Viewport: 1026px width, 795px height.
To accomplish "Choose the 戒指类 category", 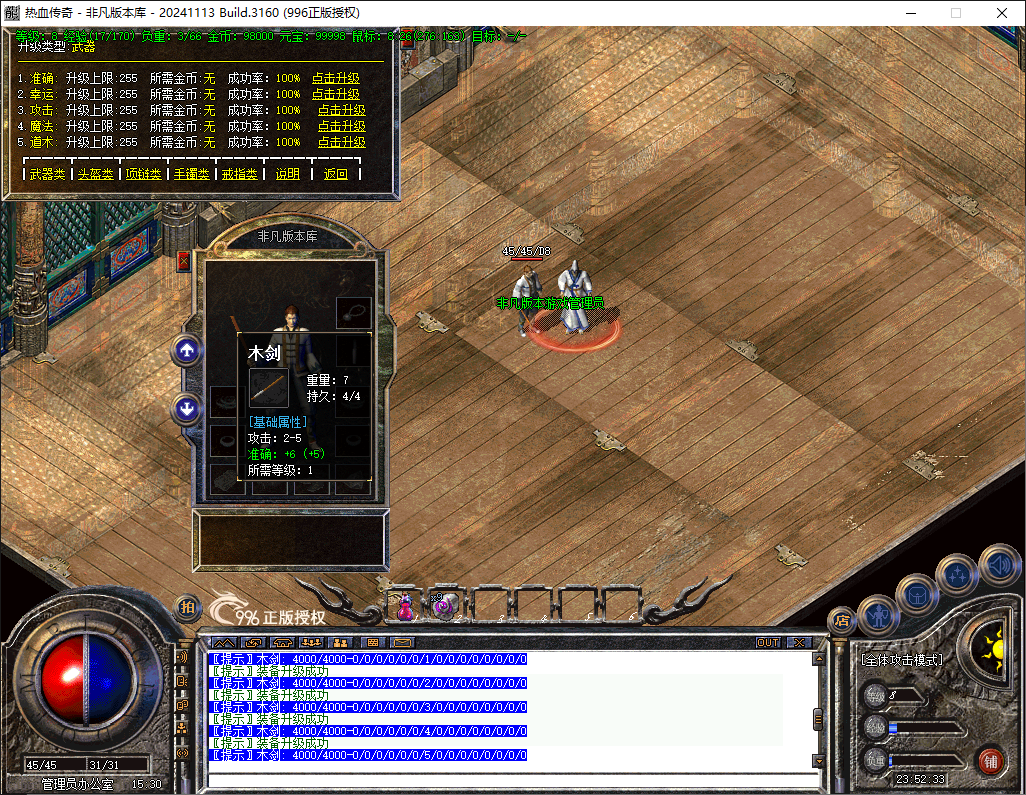I will (239, 174).
